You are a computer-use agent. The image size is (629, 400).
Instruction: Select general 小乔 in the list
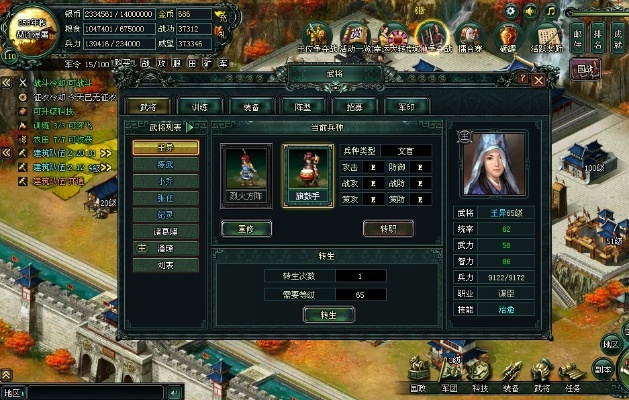point(165,181)
